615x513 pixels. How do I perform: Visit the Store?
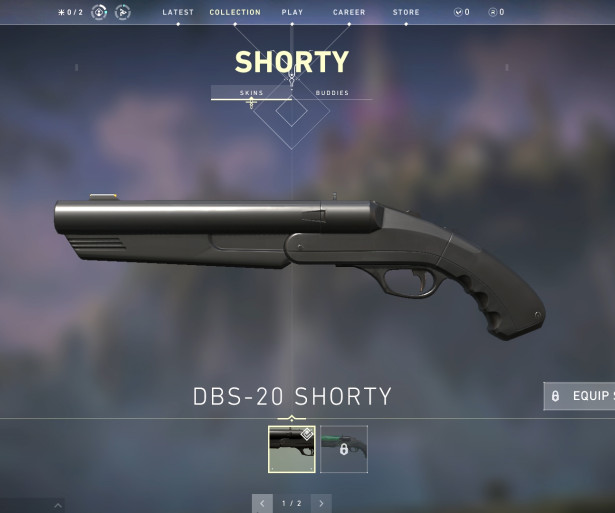(406, 12)
